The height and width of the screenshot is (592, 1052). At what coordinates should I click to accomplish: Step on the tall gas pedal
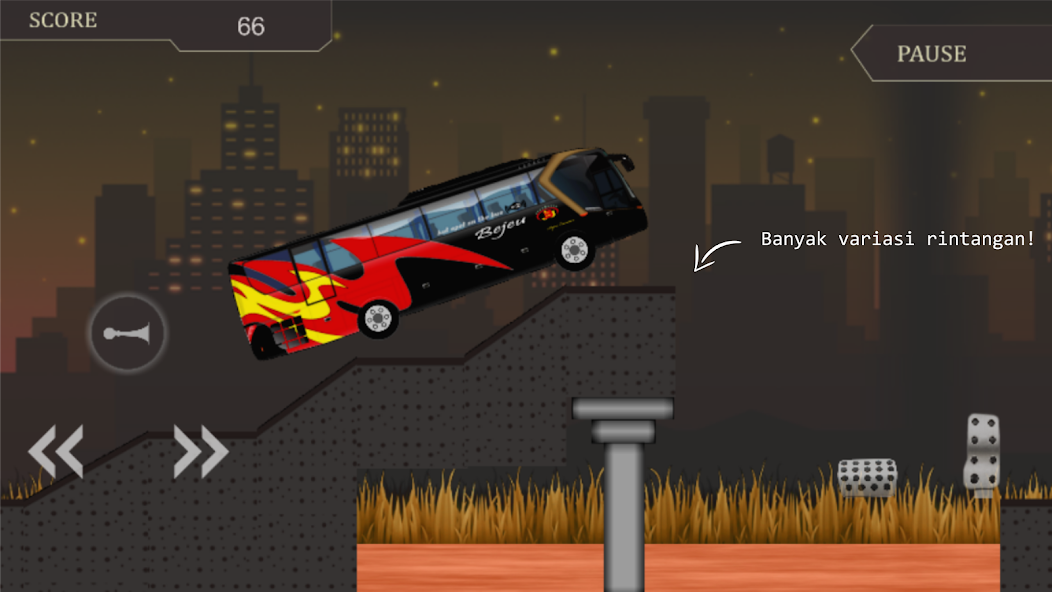point(982,453)
